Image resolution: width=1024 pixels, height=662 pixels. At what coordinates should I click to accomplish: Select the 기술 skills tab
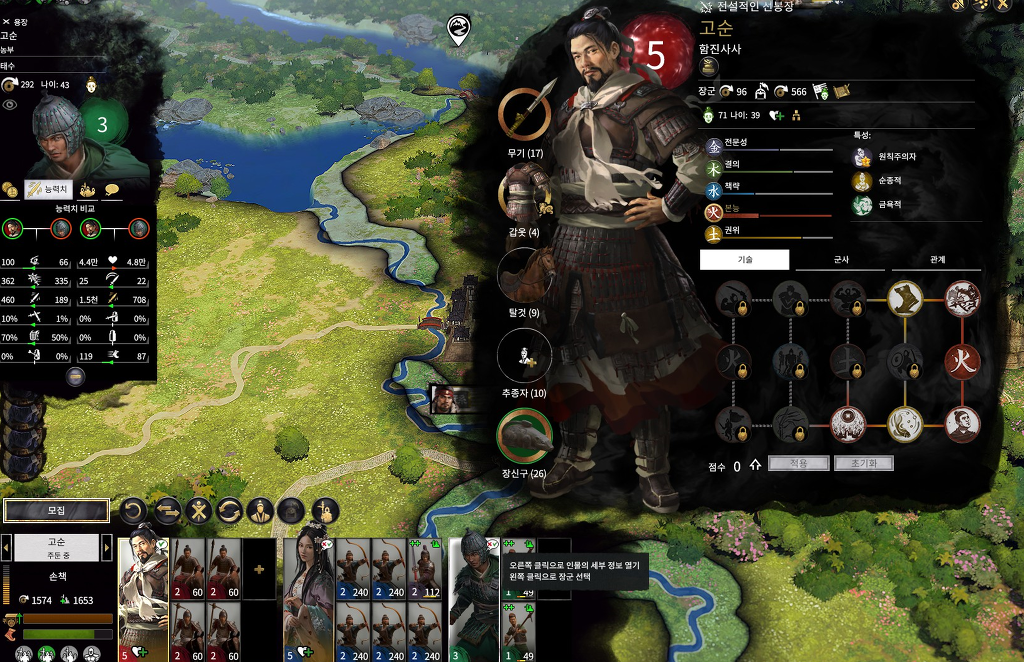click(744, 260)
